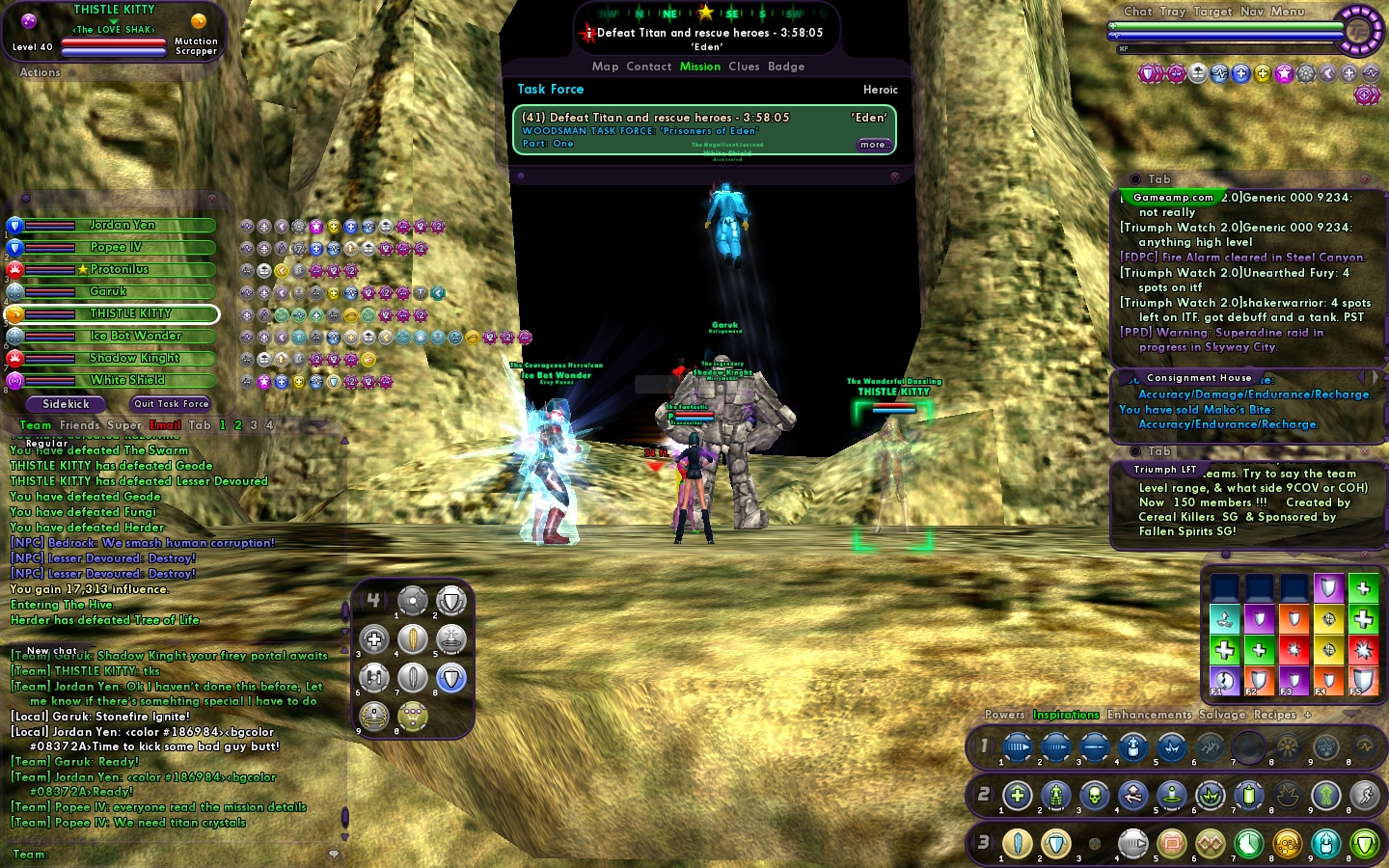Click the mission 'more...' button

pyautogui.click(x=874, y=145)
